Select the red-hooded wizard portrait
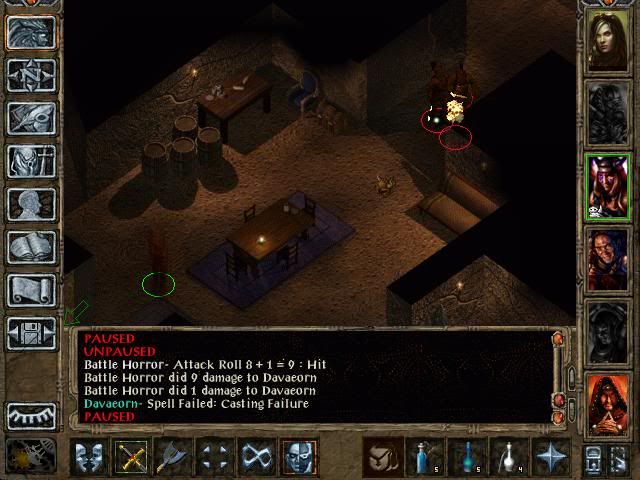The height and width of the screenshot is (480, 640). [x=607, y=404]
